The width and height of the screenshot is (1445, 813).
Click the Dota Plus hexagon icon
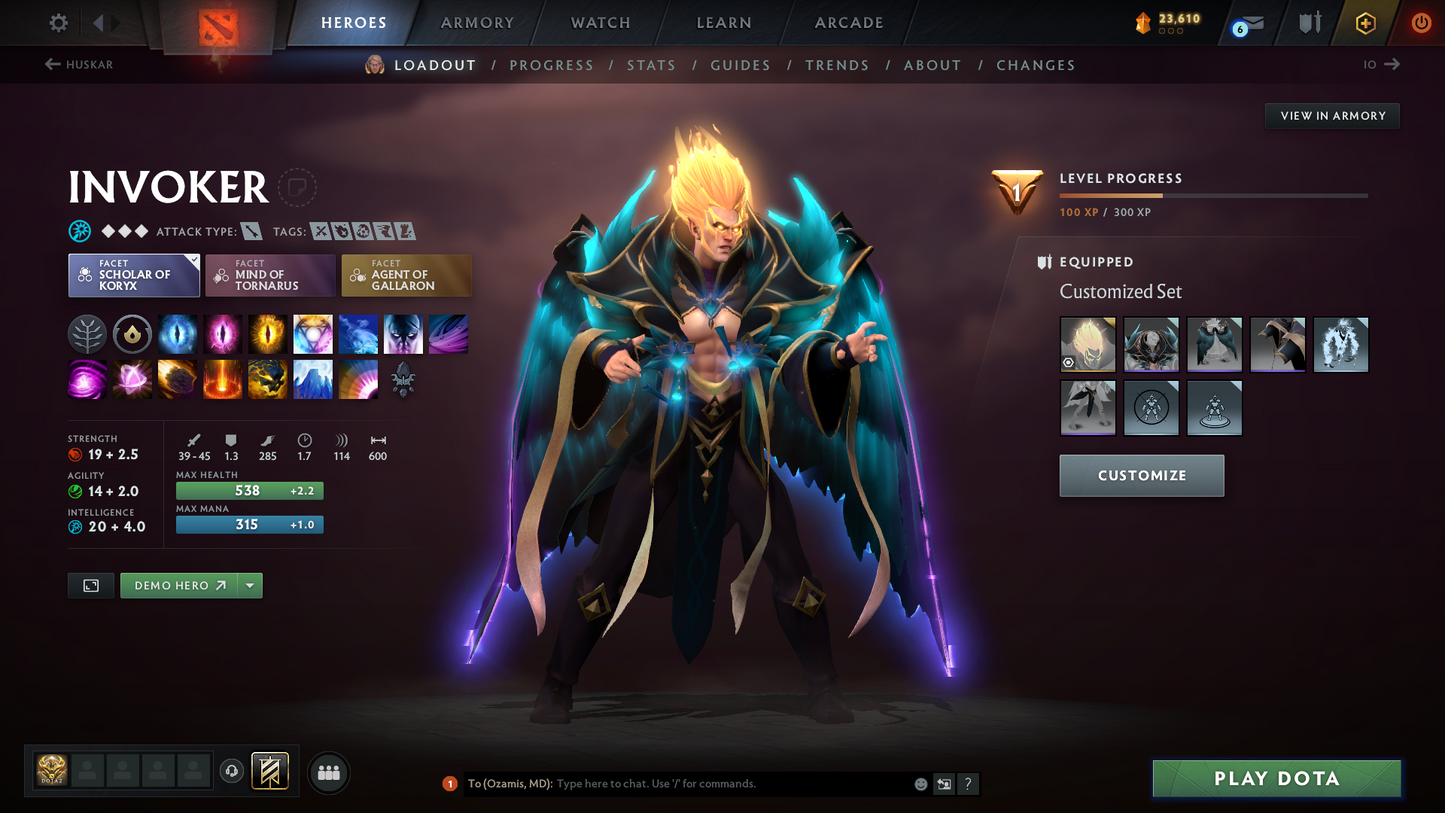pyautogui.click(x=1366, y=22)
